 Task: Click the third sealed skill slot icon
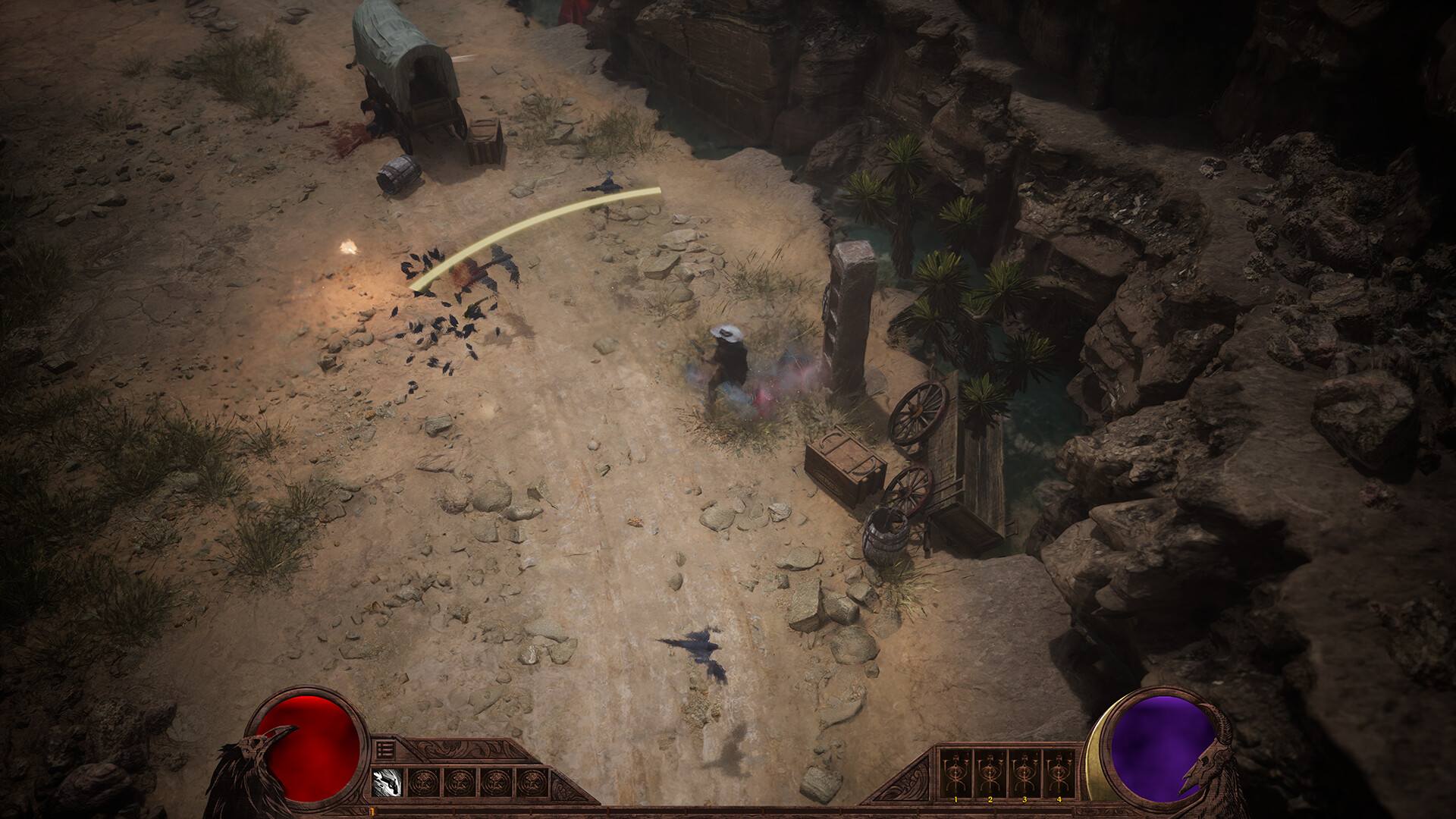coord(495,783)
